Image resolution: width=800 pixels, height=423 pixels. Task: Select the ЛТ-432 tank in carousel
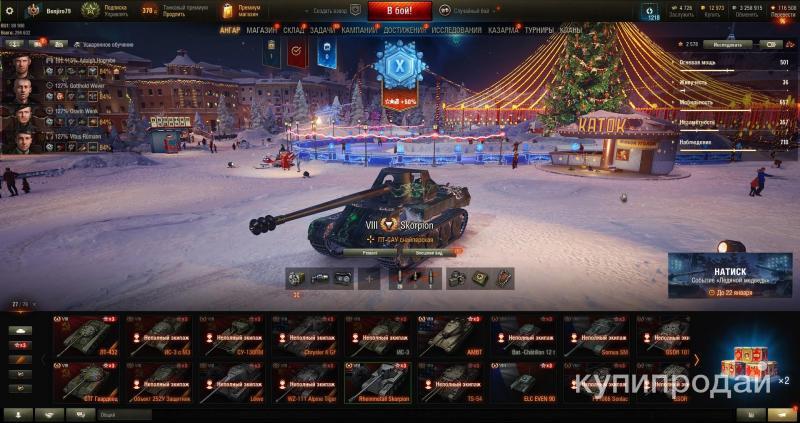(89, 336)
